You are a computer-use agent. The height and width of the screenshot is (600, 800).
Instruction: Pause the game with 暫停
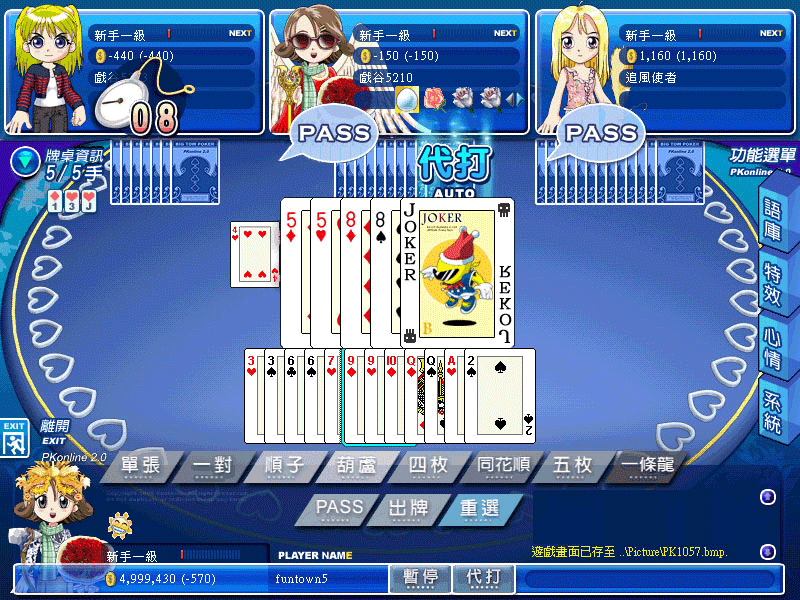pyautogui.click(x=421, y=578)
